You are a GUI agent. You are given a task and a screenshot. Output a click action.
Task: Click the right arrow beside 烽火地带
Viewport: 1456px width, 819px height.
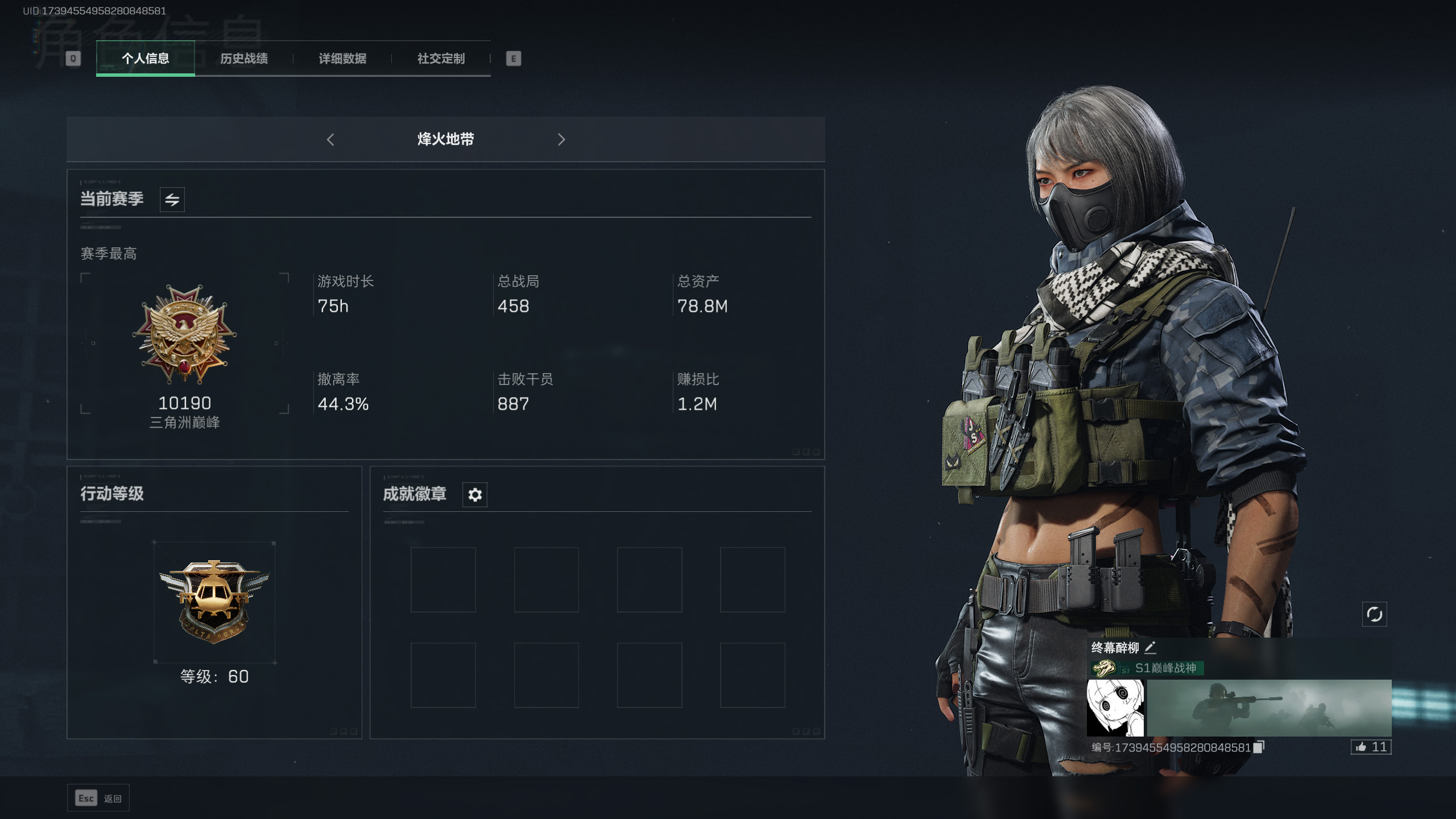coord(561,139)
